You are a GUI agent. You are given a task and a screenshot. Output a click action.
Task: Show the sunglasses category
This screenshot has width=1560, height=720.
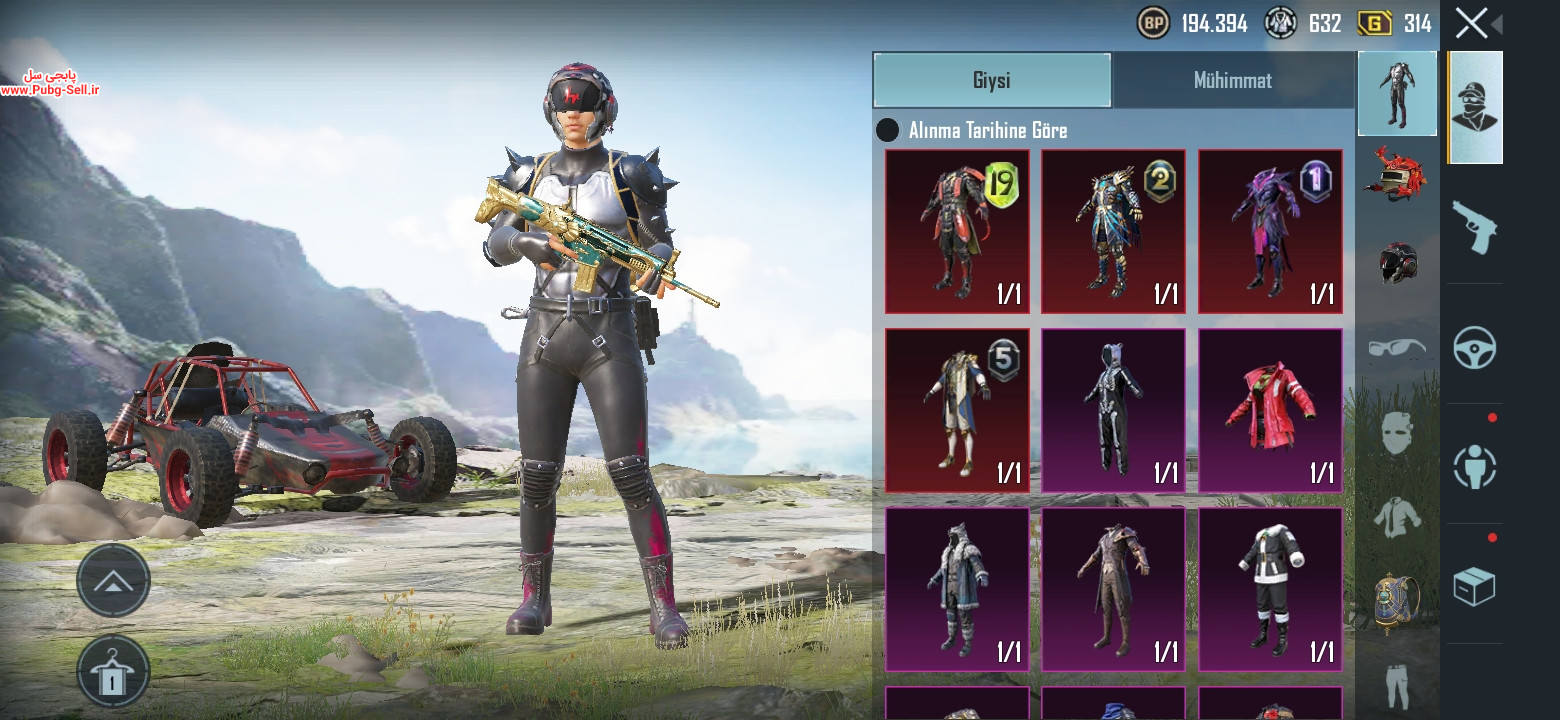(1396, 348)
